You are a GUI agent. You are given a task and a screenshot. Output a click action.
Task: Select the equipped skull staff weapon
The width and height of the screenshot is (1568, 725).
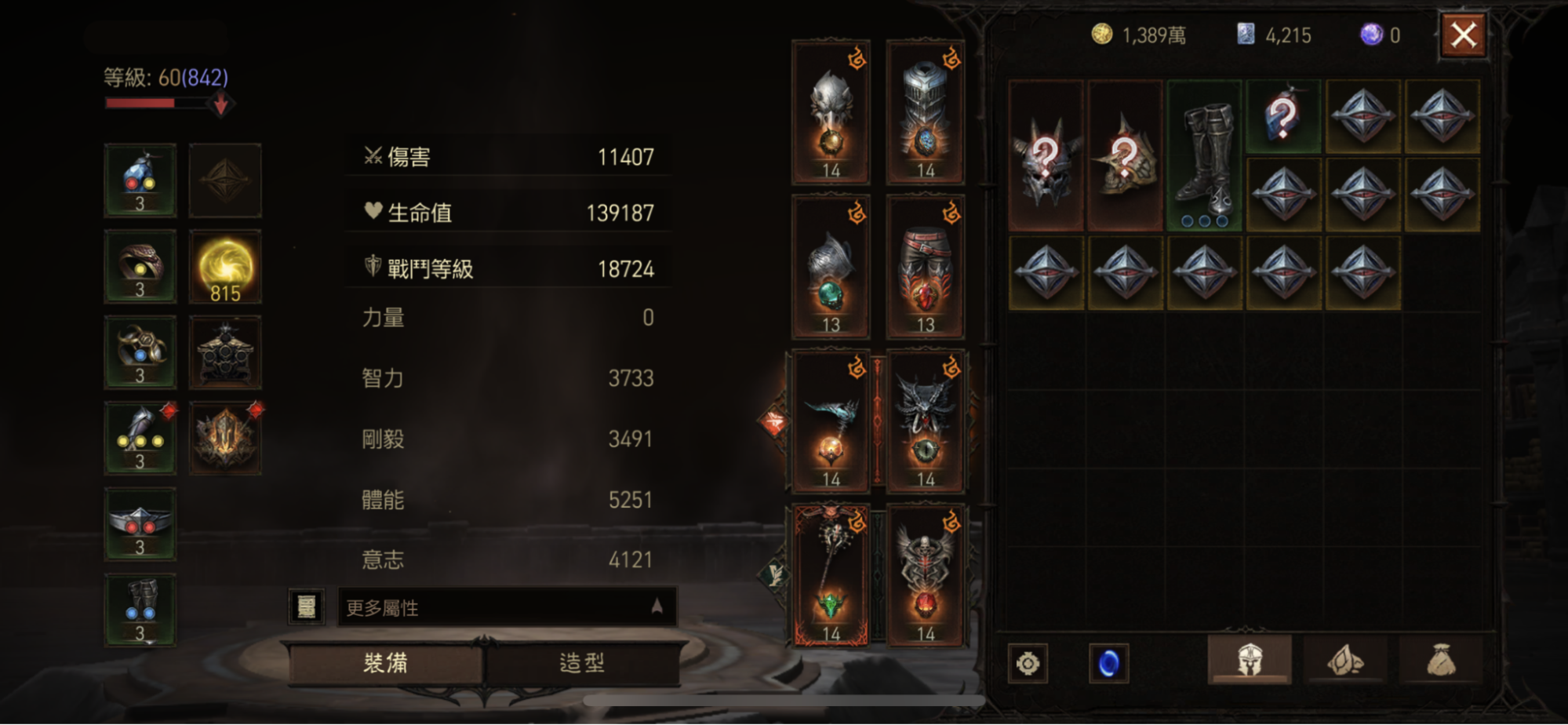pos(831,576)
